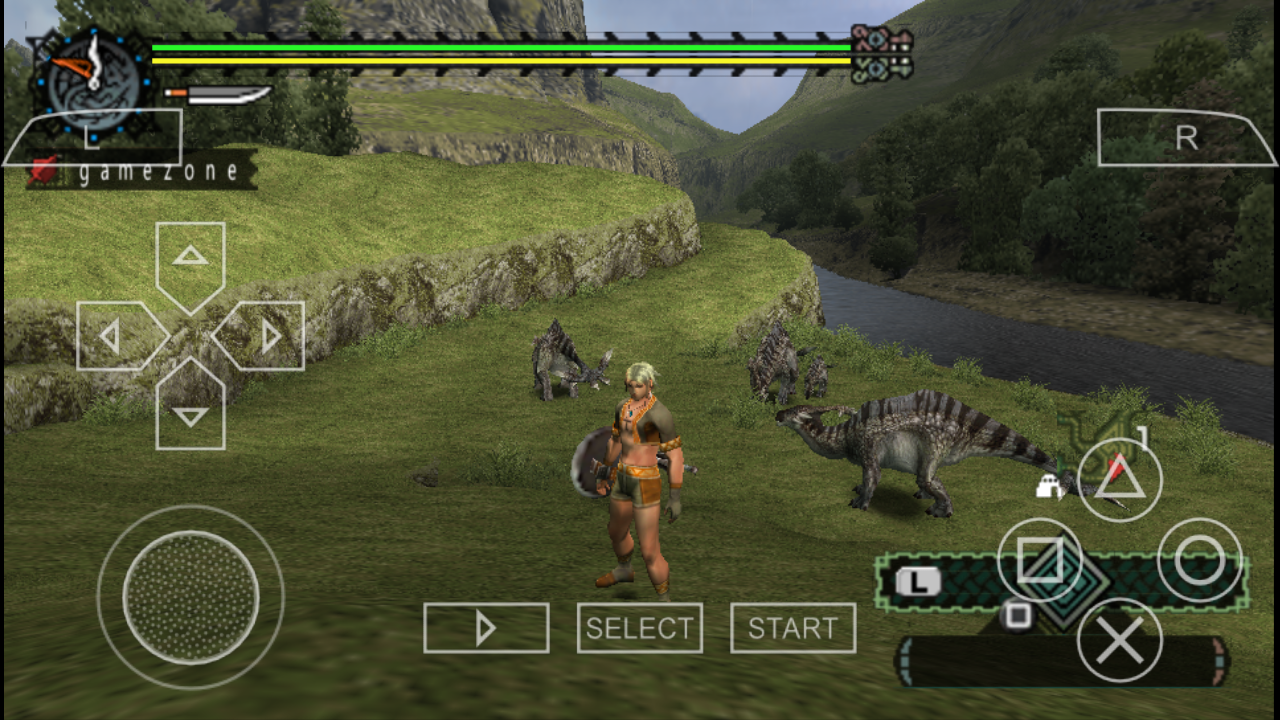This screenshot has height=720, width=1280.
Task: Tap the virtual analog stick
Action: [190, 598]
